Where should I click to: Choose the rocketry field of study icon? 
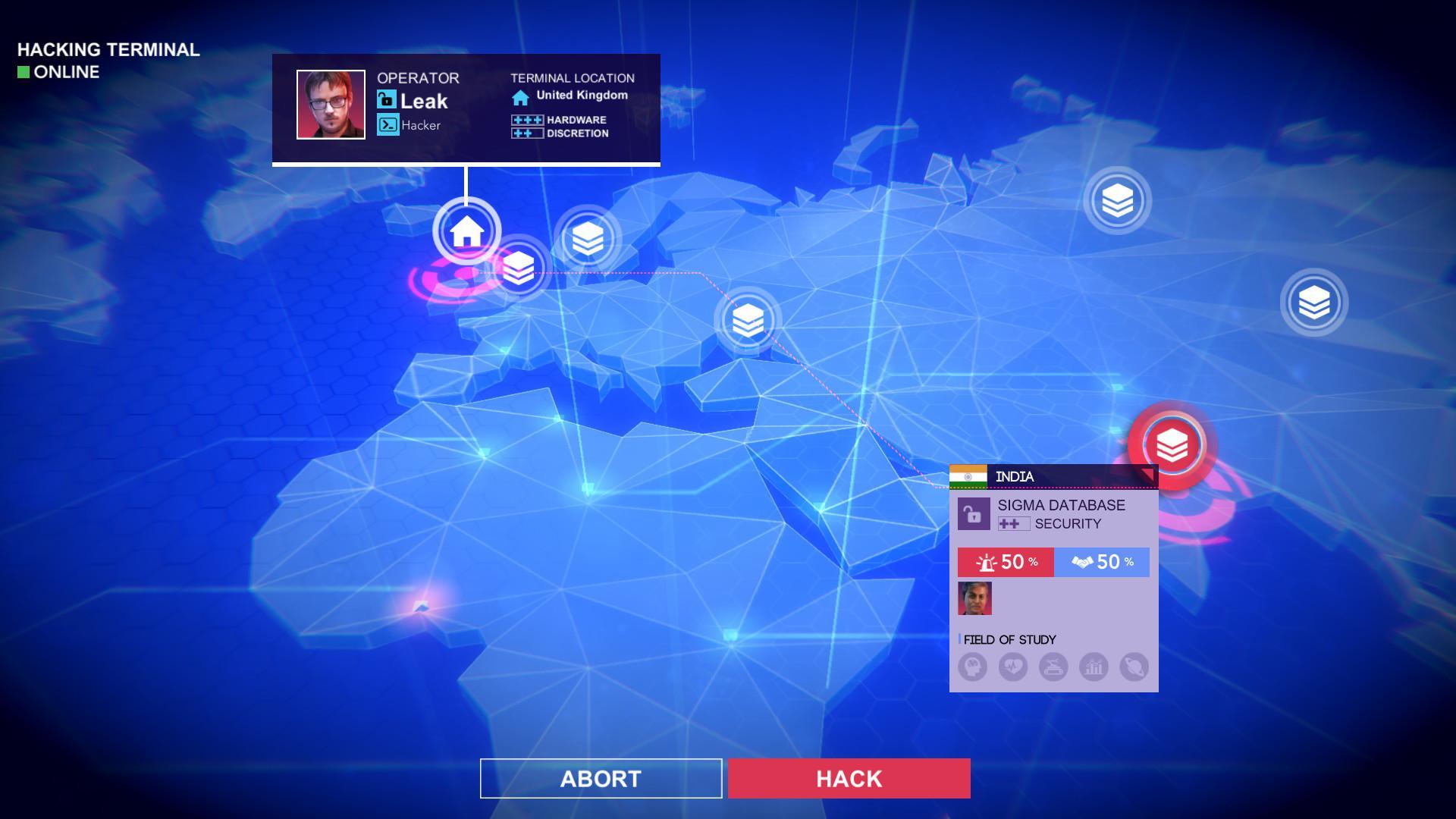[x=1054, y=669]
